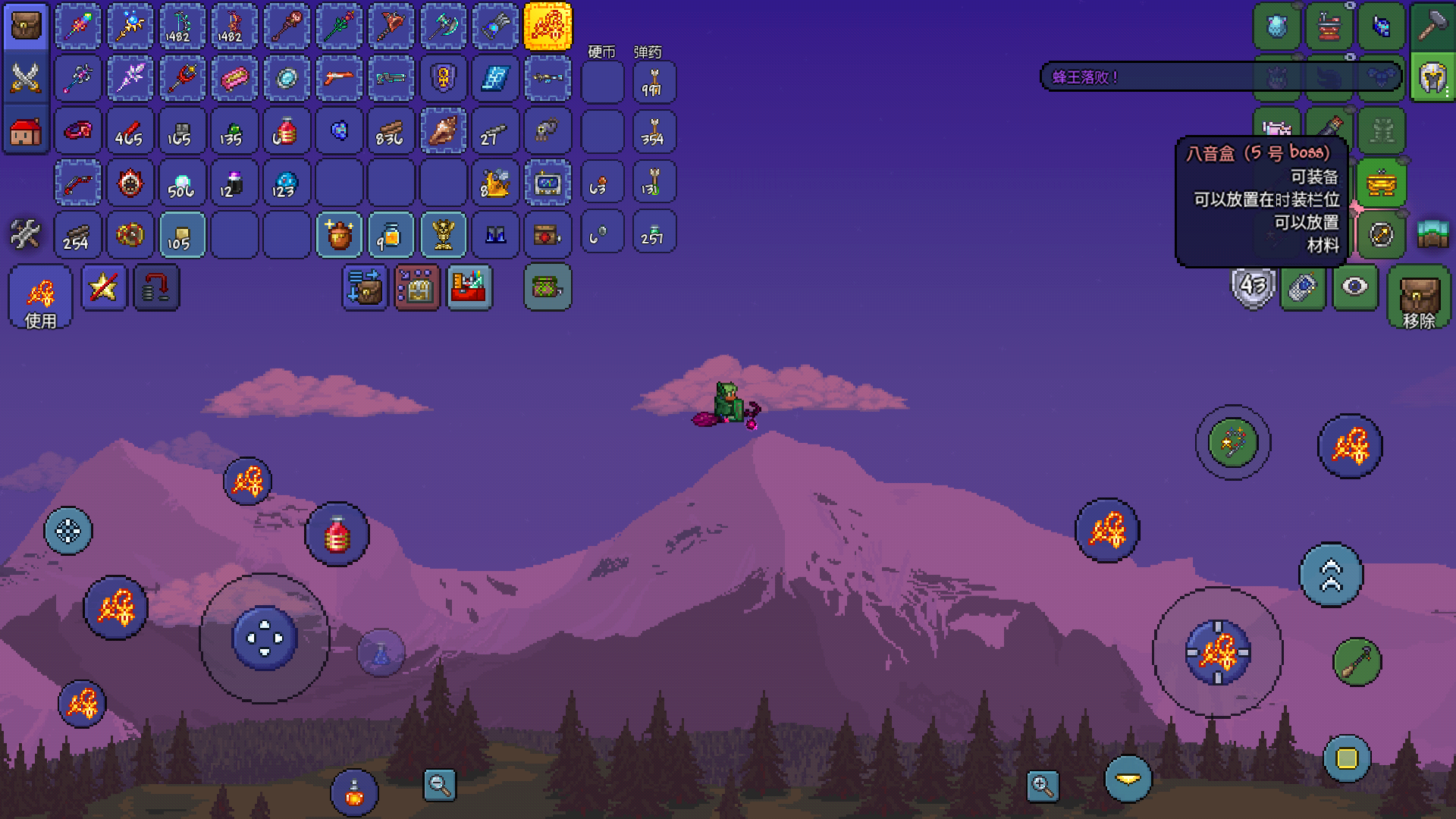Zoom in with the plus magnifier
The width and height of the screenshot is (1456, 819).
click(x=1043, y=786)
